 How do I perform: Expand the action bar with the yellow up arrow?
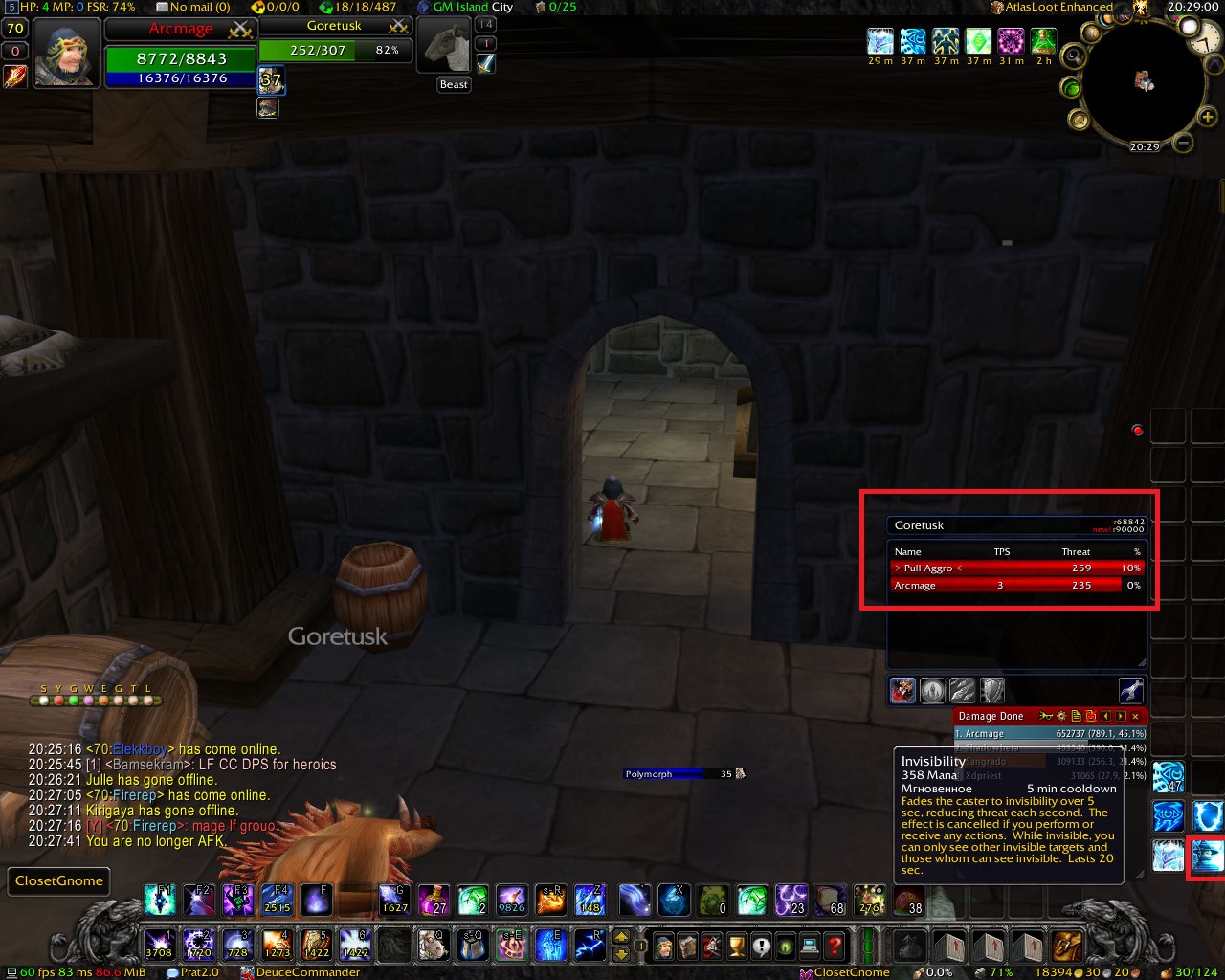(x=622, y=934)
